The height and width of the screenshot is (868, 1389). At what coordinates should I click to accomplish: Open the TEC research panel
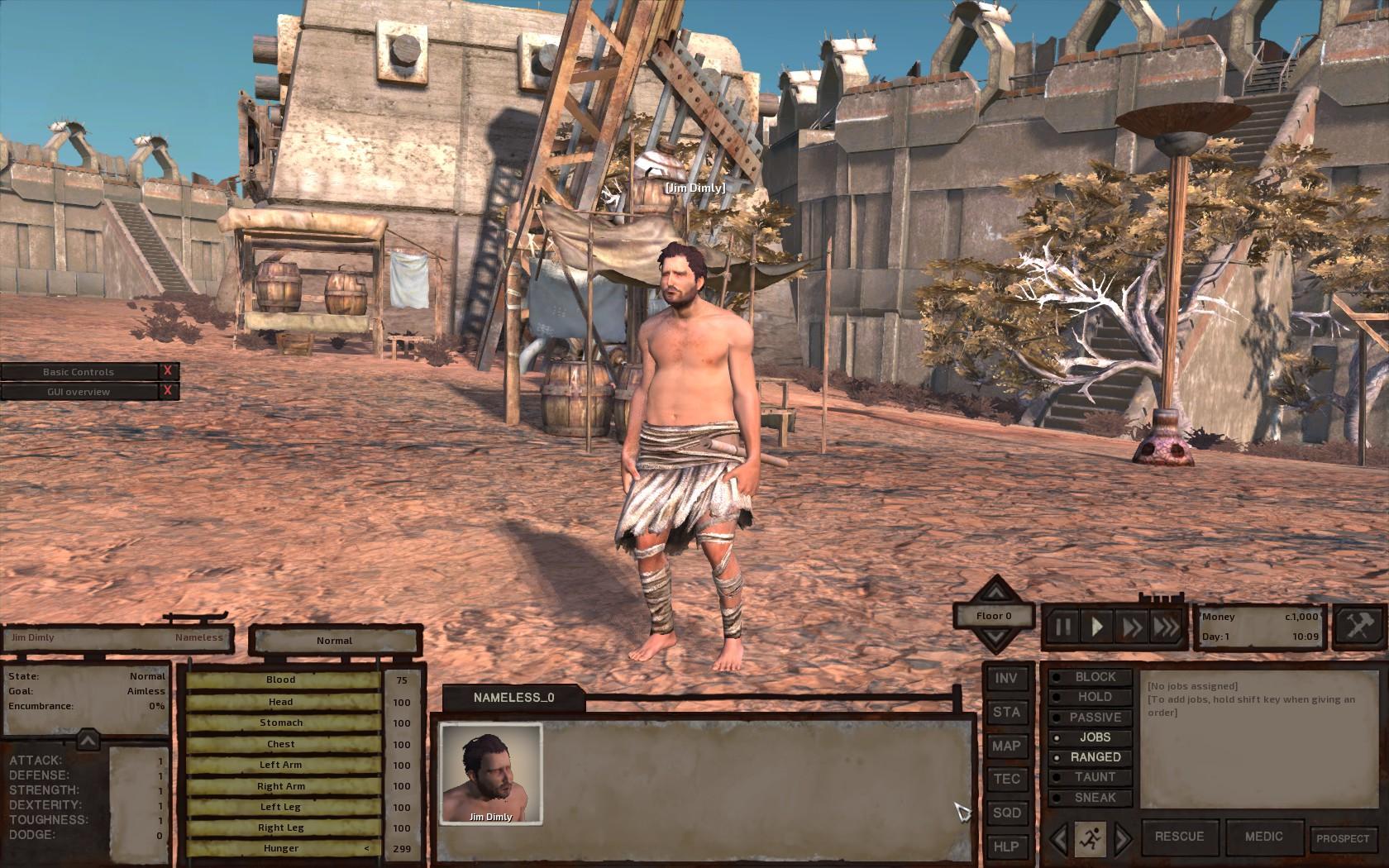(1006, 779)
